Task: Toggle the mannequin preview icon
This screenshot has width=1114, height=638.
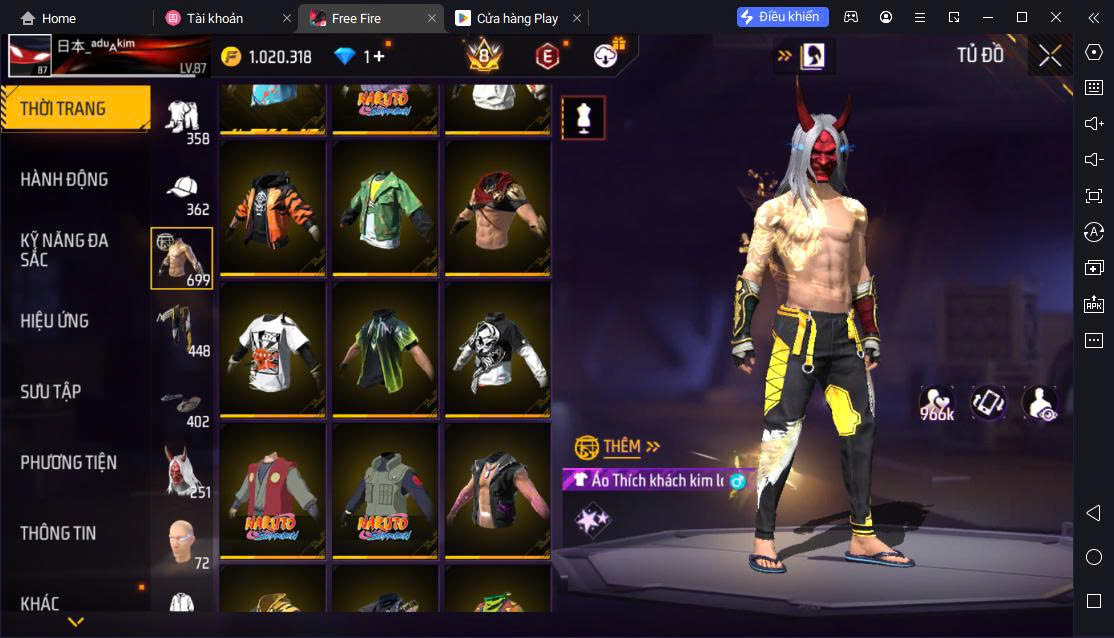Action: [x=583, y=119]
